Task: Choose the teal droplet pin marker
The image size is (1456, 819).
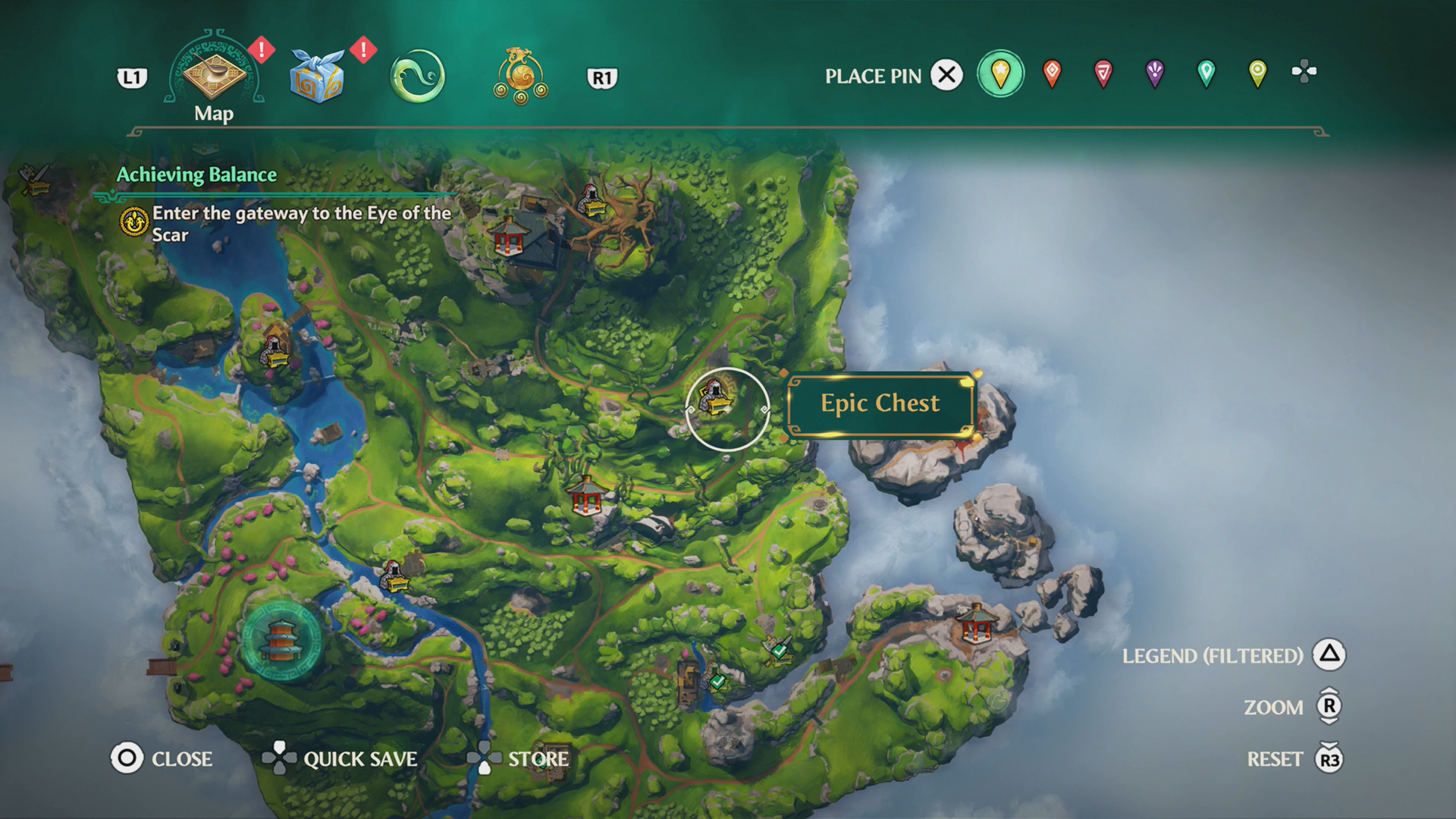Action: (x=1205, y=73)
